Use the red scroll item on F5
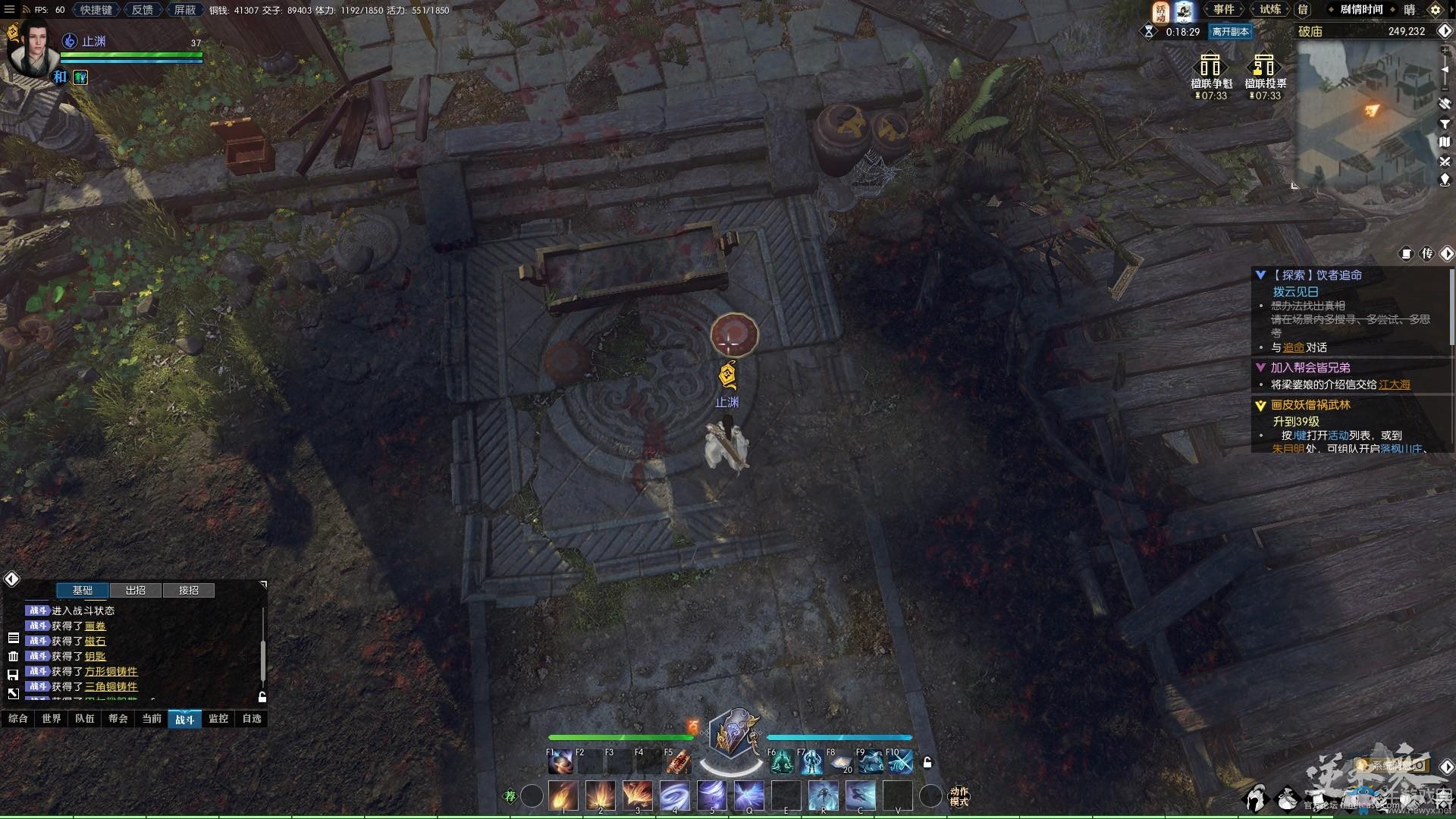 tap(679, 762)
